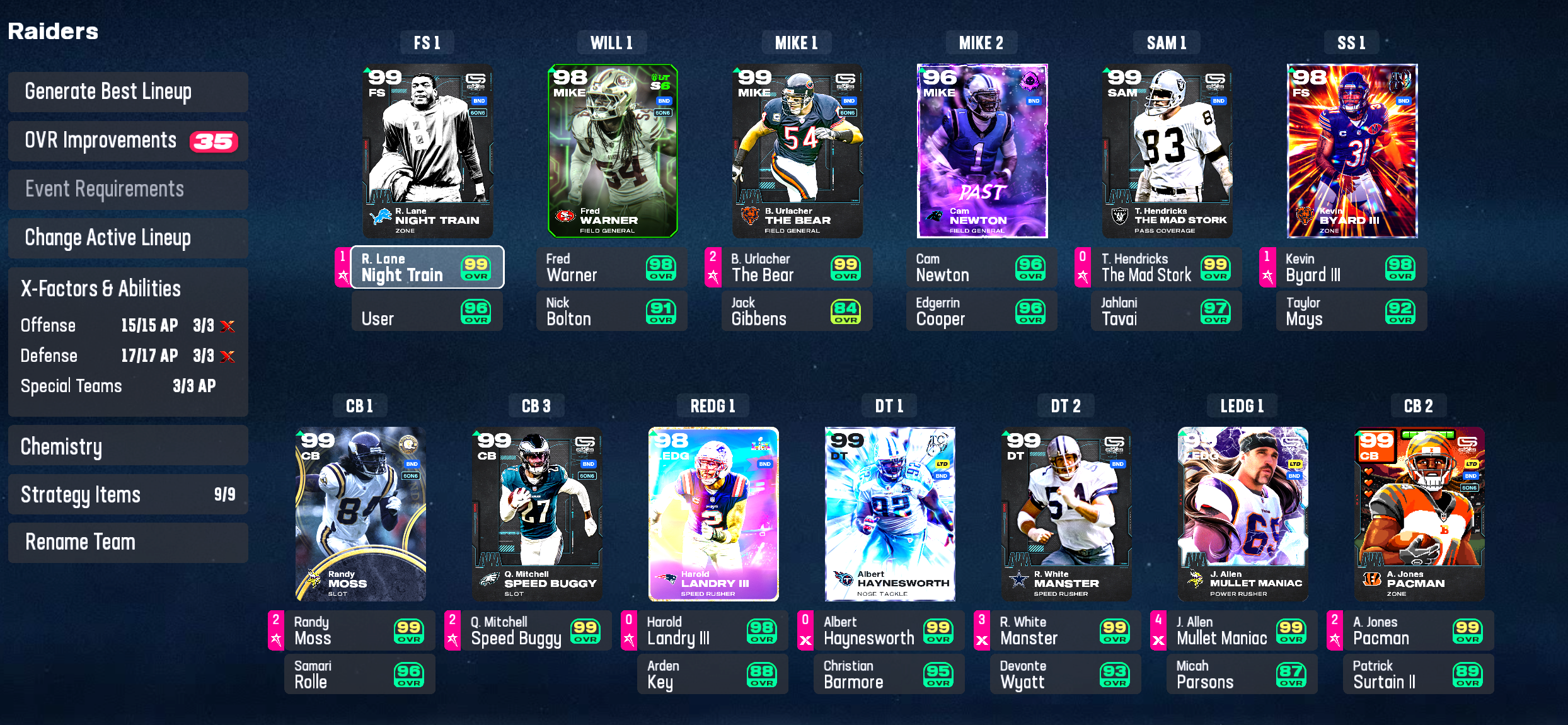Select Albert Haynesworth DT card

coord(890,514)
